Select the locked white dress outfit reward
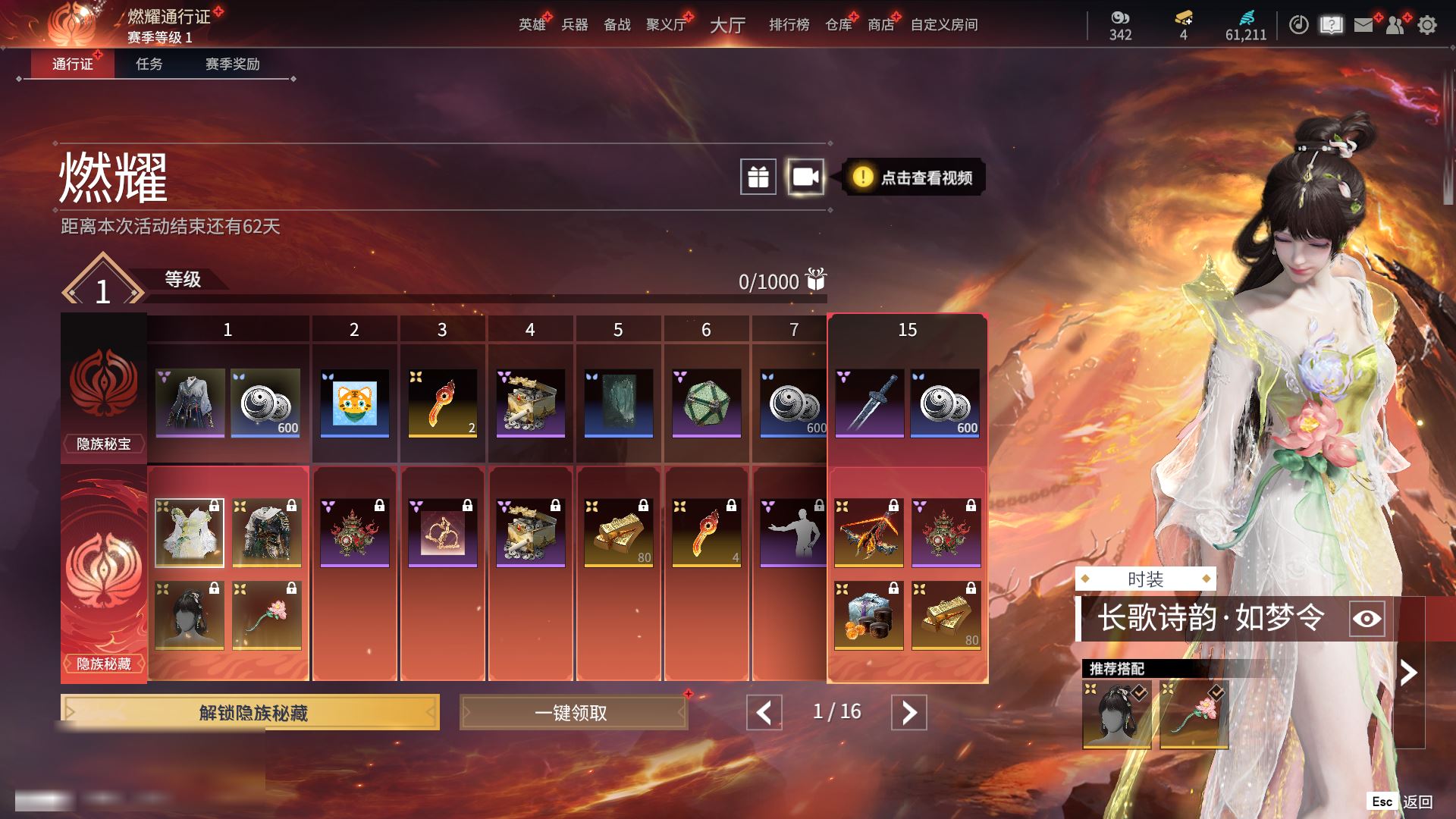The width and height of the screenshot is (1456, 819). pyautogui.click(x=190, y=533)
